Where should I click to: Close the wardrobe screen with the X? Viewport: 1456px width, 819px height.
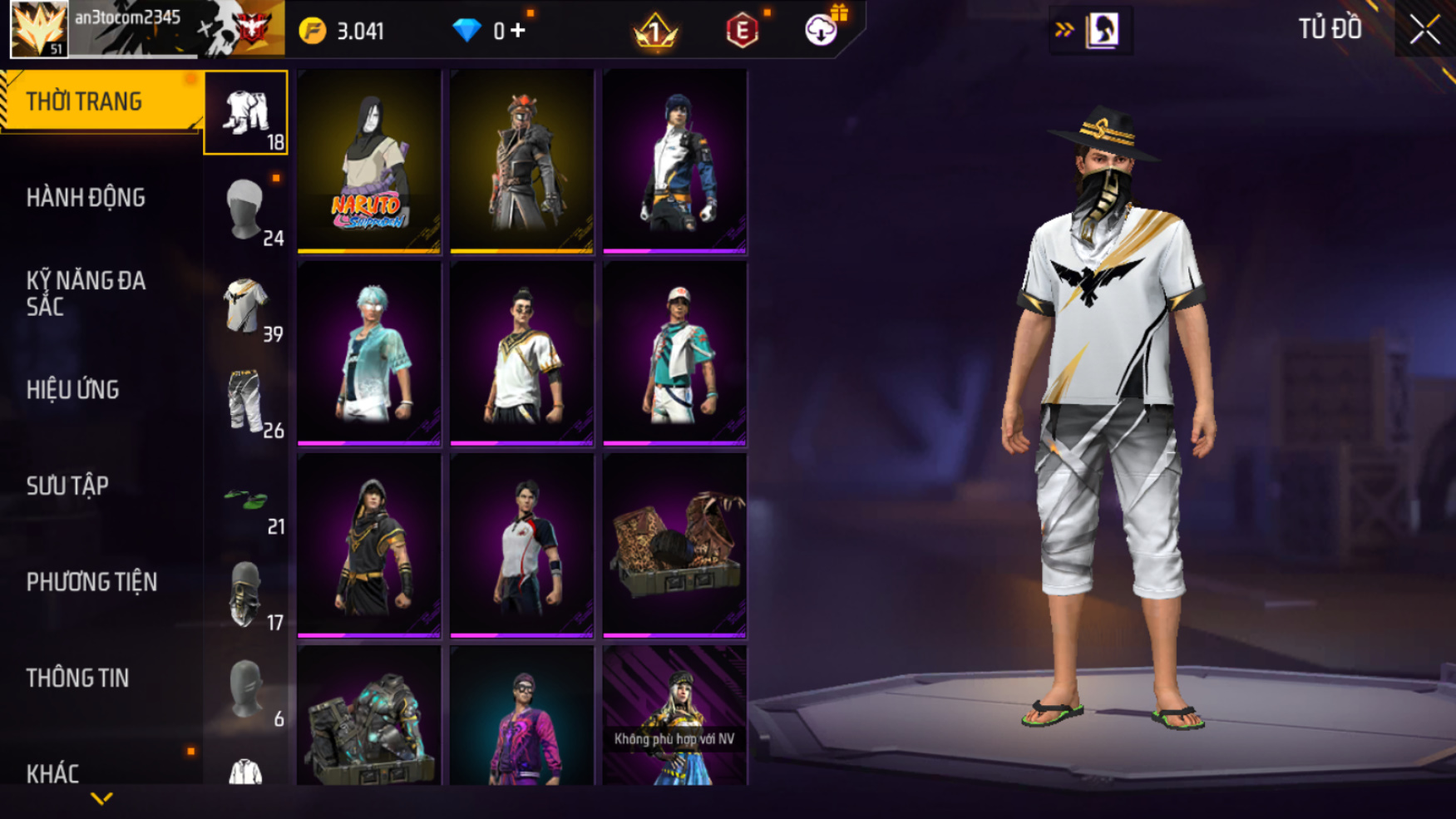pos(1424,30)
